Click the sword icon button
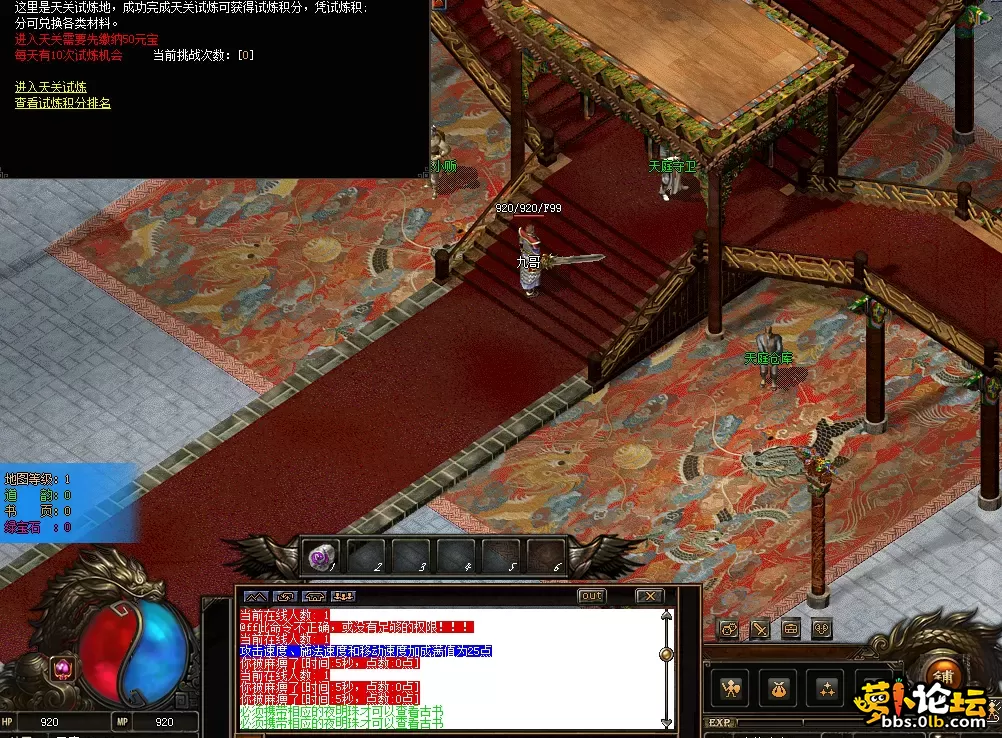 pyautogui.click(x=760, y=629)
